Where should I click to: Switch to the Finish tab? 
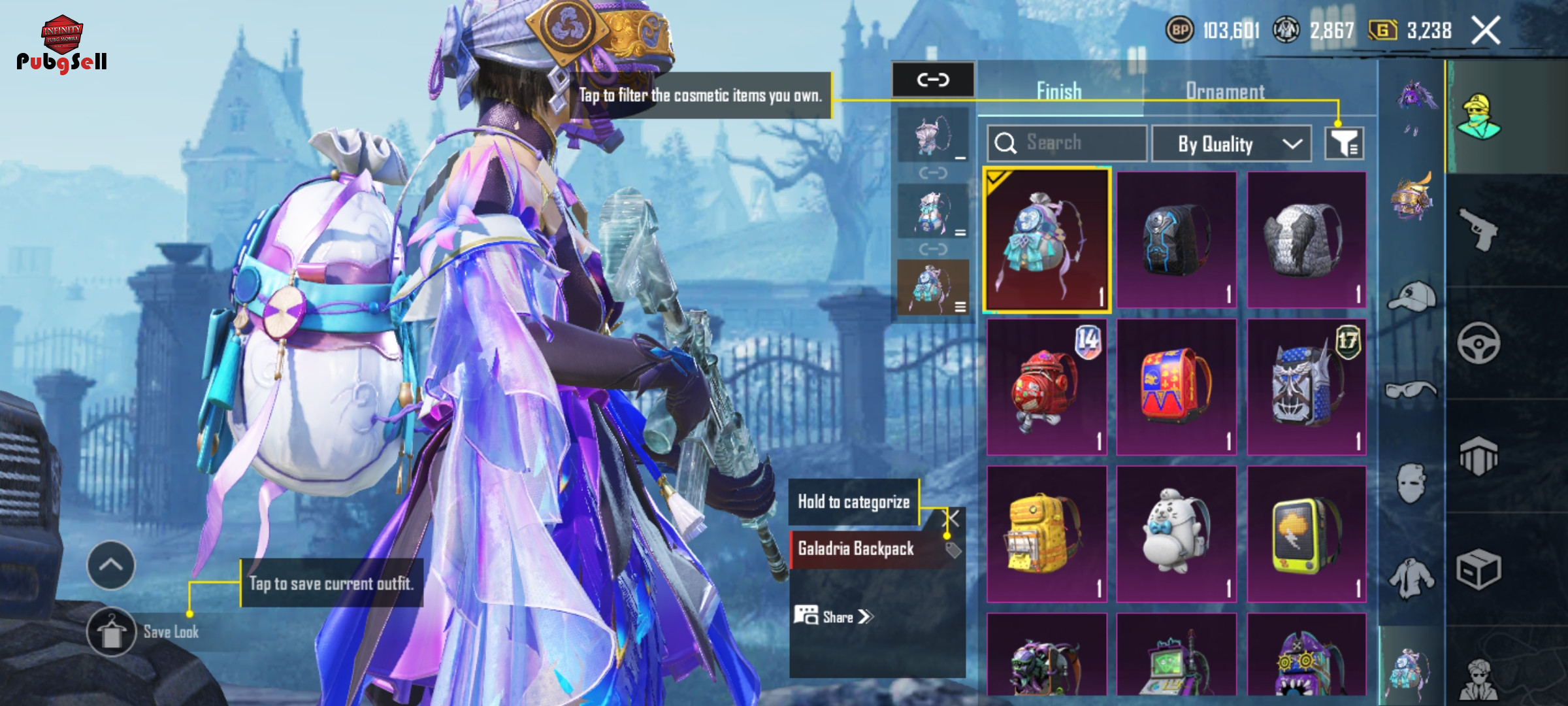(x=1059, y=91)
